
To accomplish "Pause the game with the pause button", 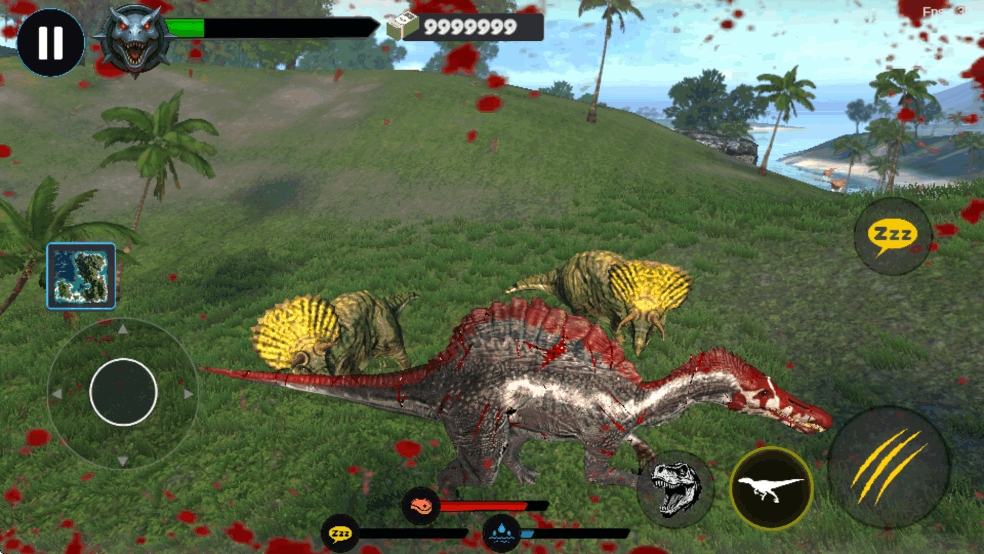I will (x=50, y=43).
